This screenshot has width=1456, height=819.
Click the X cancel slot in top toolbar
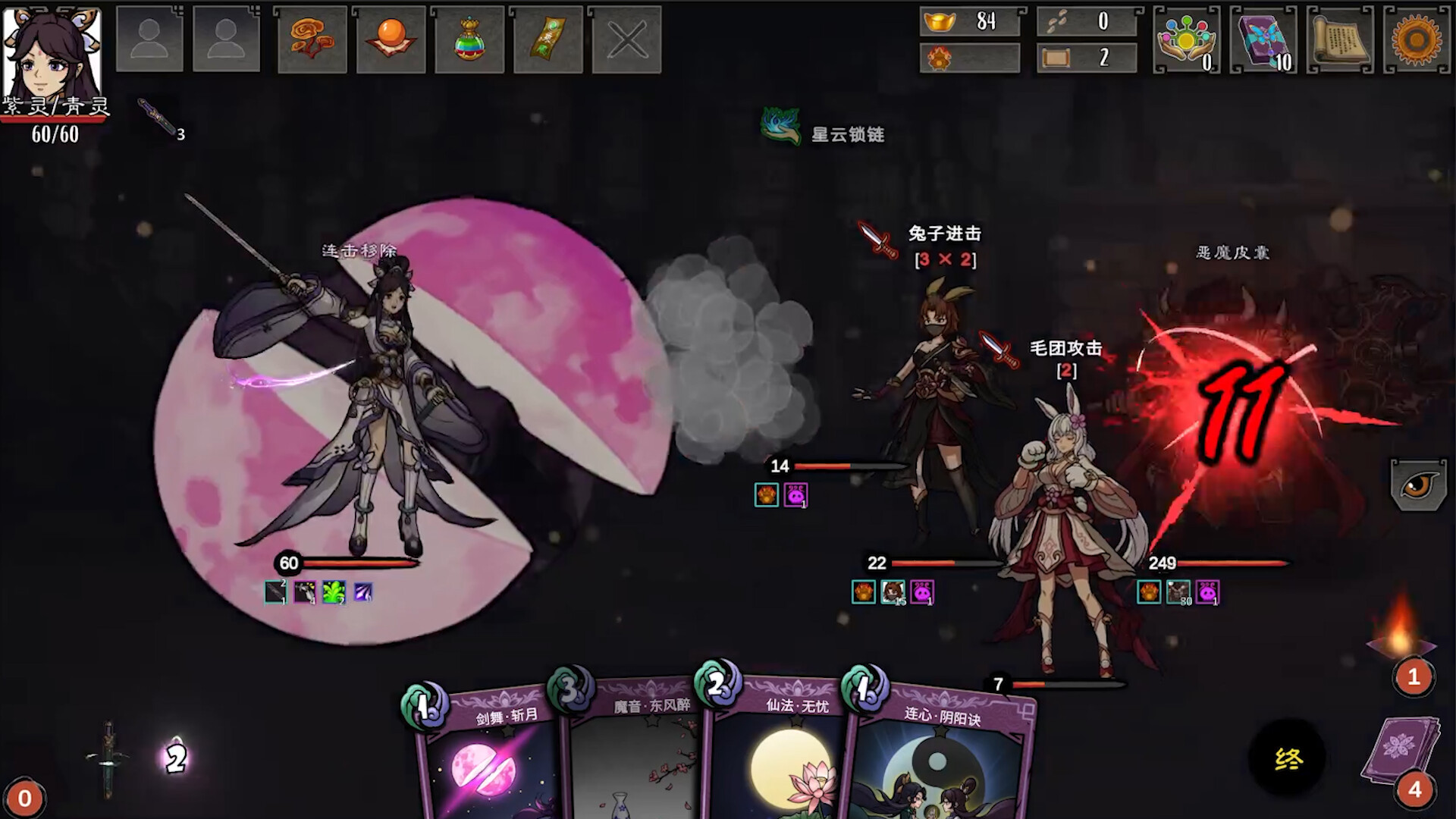coord(627,41)
